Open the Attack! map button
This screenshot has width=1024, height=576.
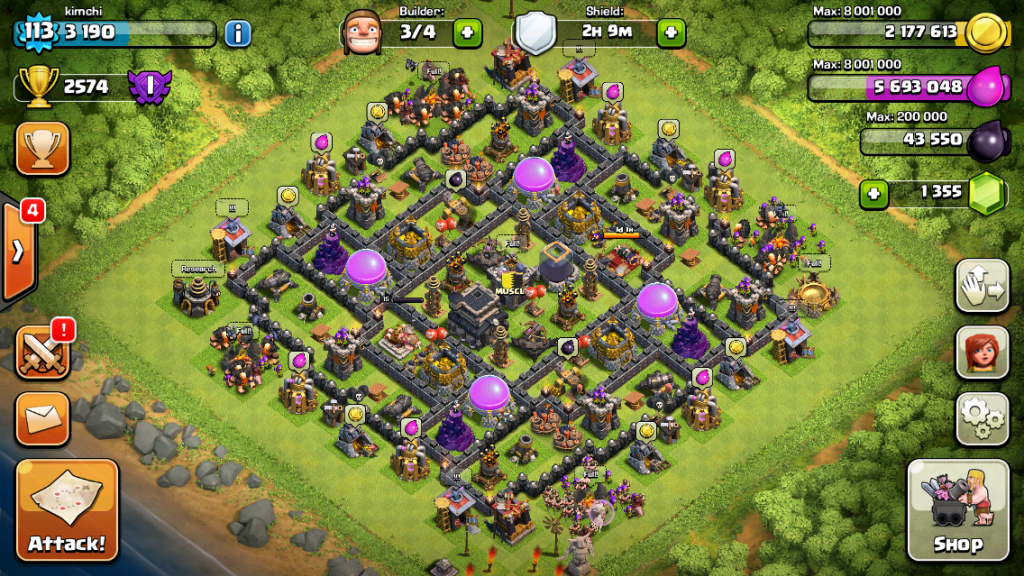pyautogui.click(x=67, y=510)
